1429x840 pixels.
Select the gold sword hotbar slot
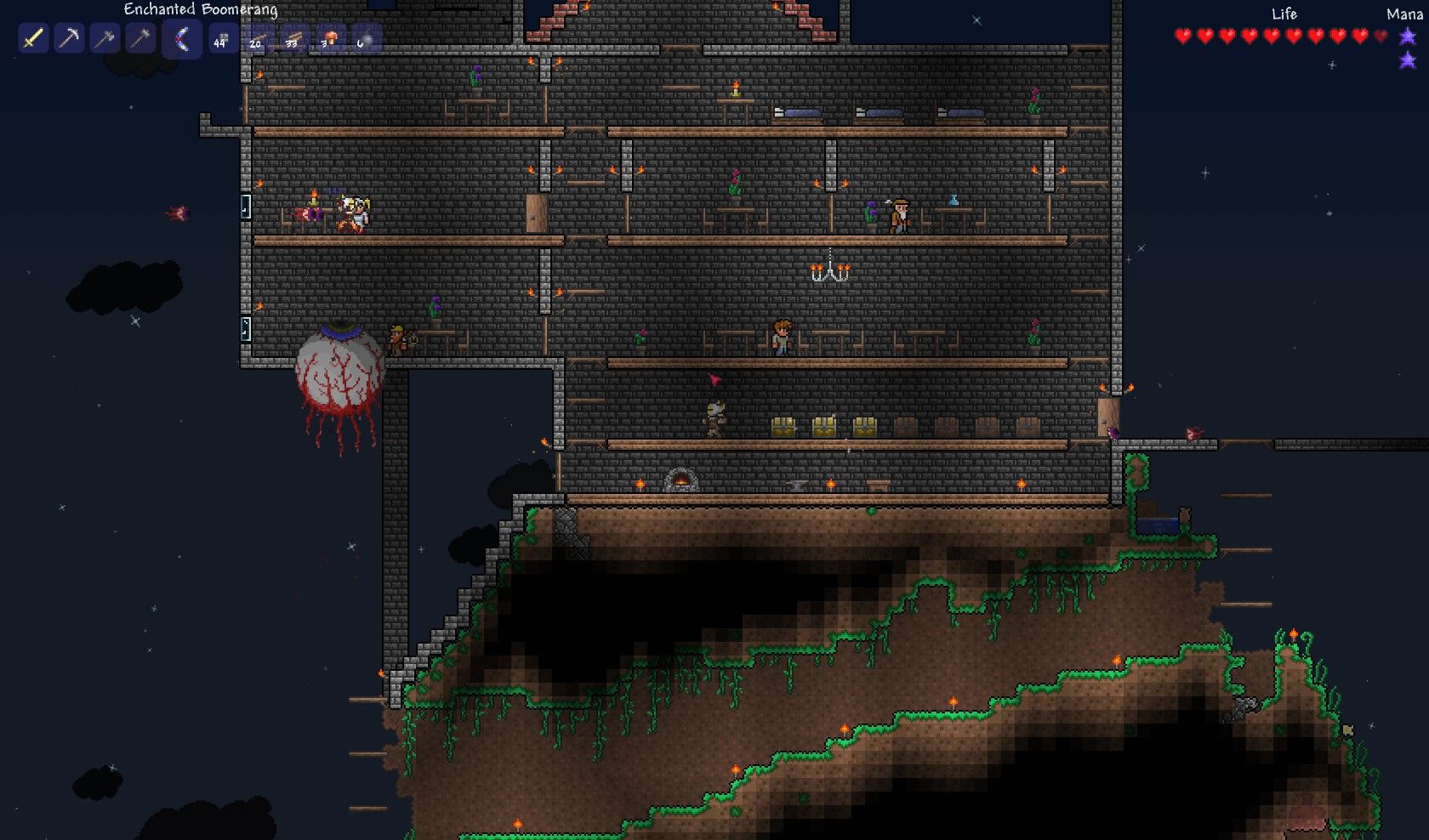coord(33,39)
